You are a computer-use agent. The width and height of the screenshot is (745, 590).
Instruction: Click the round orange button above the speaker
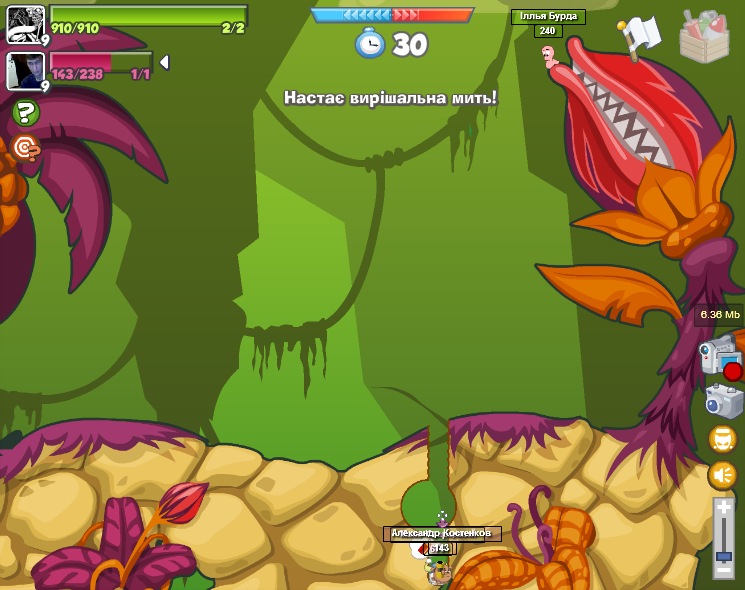click(722, 439)
